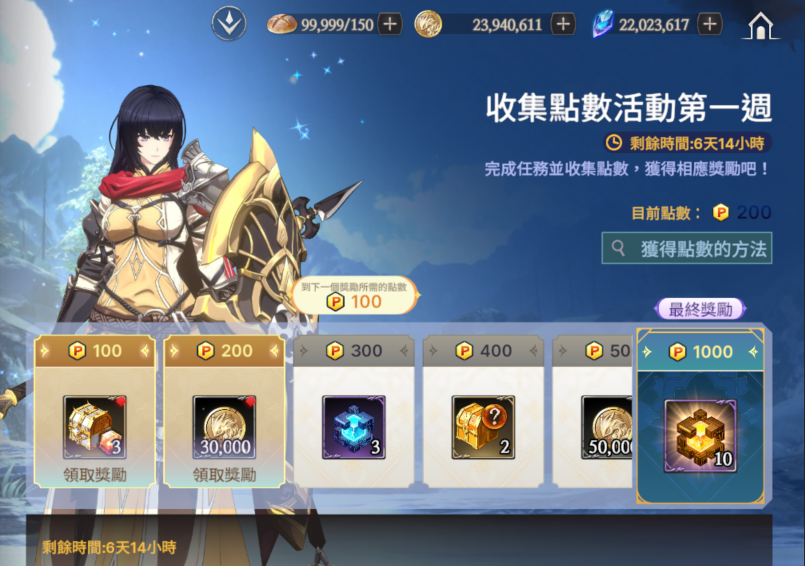Inspect the 300-point blue cube reward
The image size is (805, 566).
pos(354,427)
